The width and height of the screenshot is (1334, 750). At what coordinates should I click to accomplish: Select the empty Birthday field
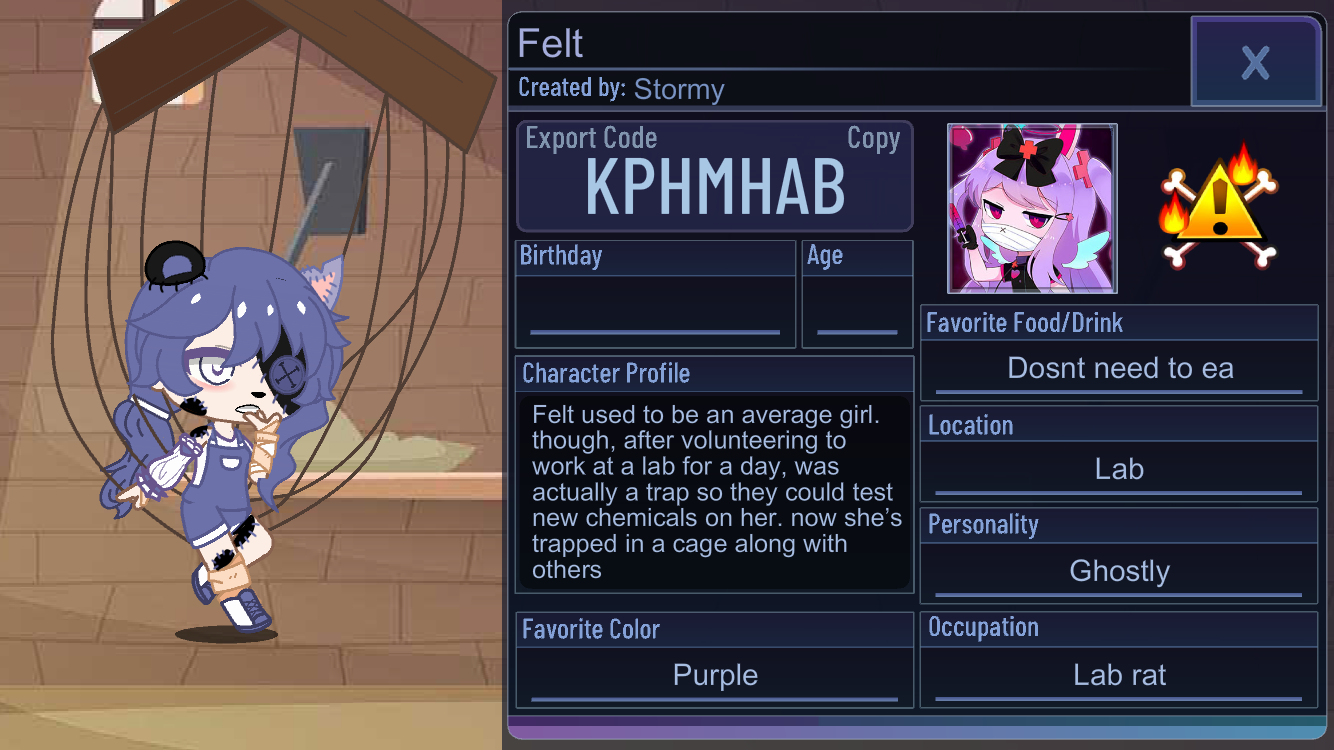(x=655, y=311)
